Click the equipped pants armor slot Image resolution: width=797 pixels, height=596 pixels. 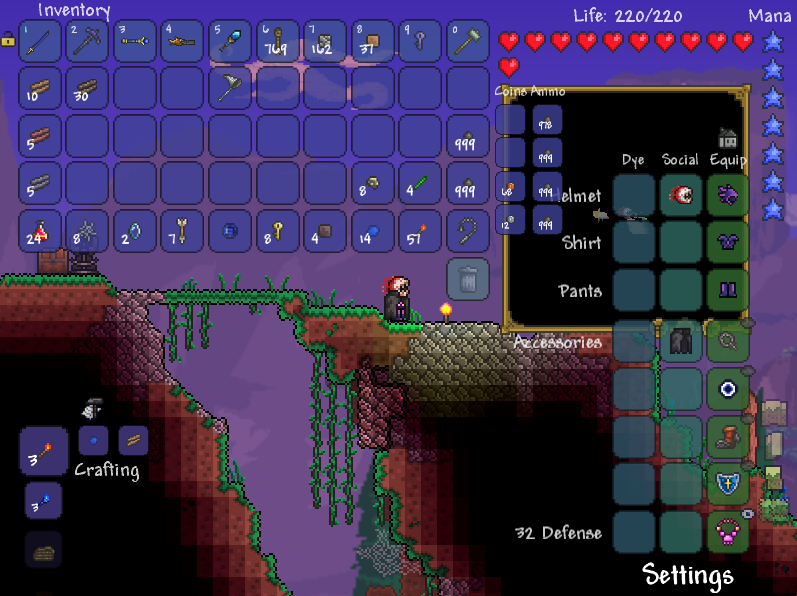coord(728,291)
